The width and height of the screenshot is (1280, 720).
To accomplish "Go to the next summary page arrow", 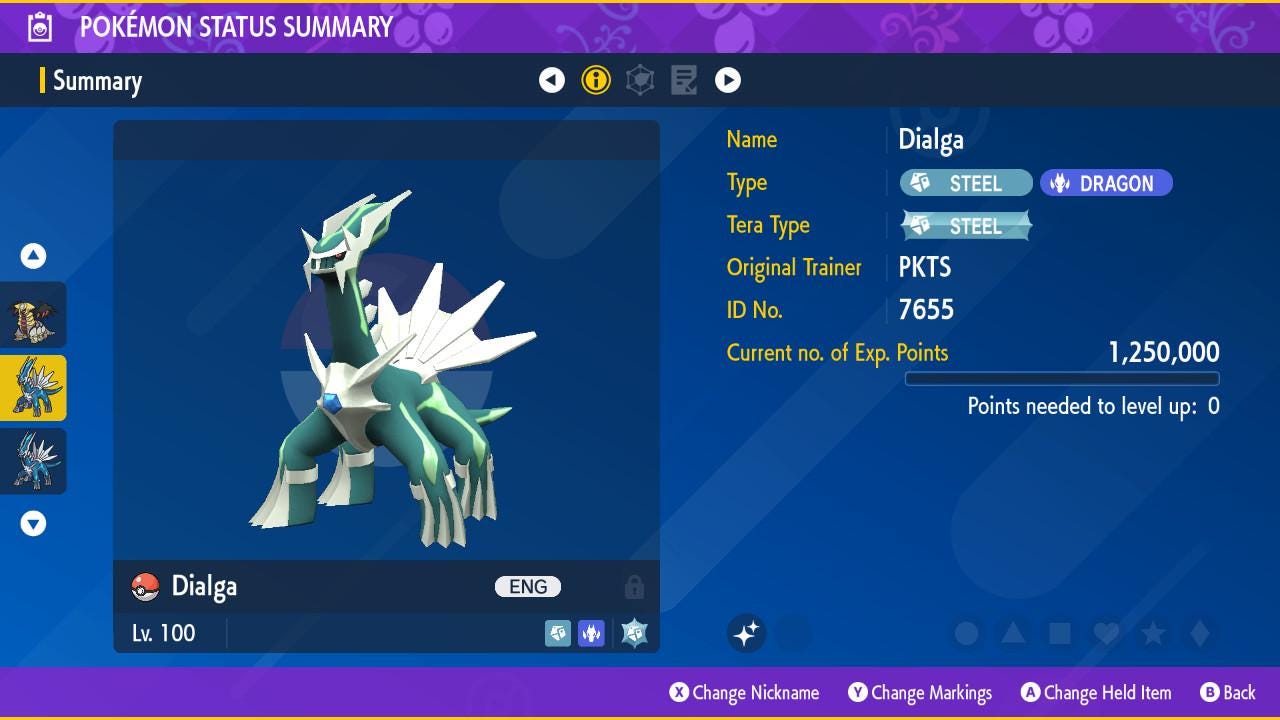I will point(728,80).
